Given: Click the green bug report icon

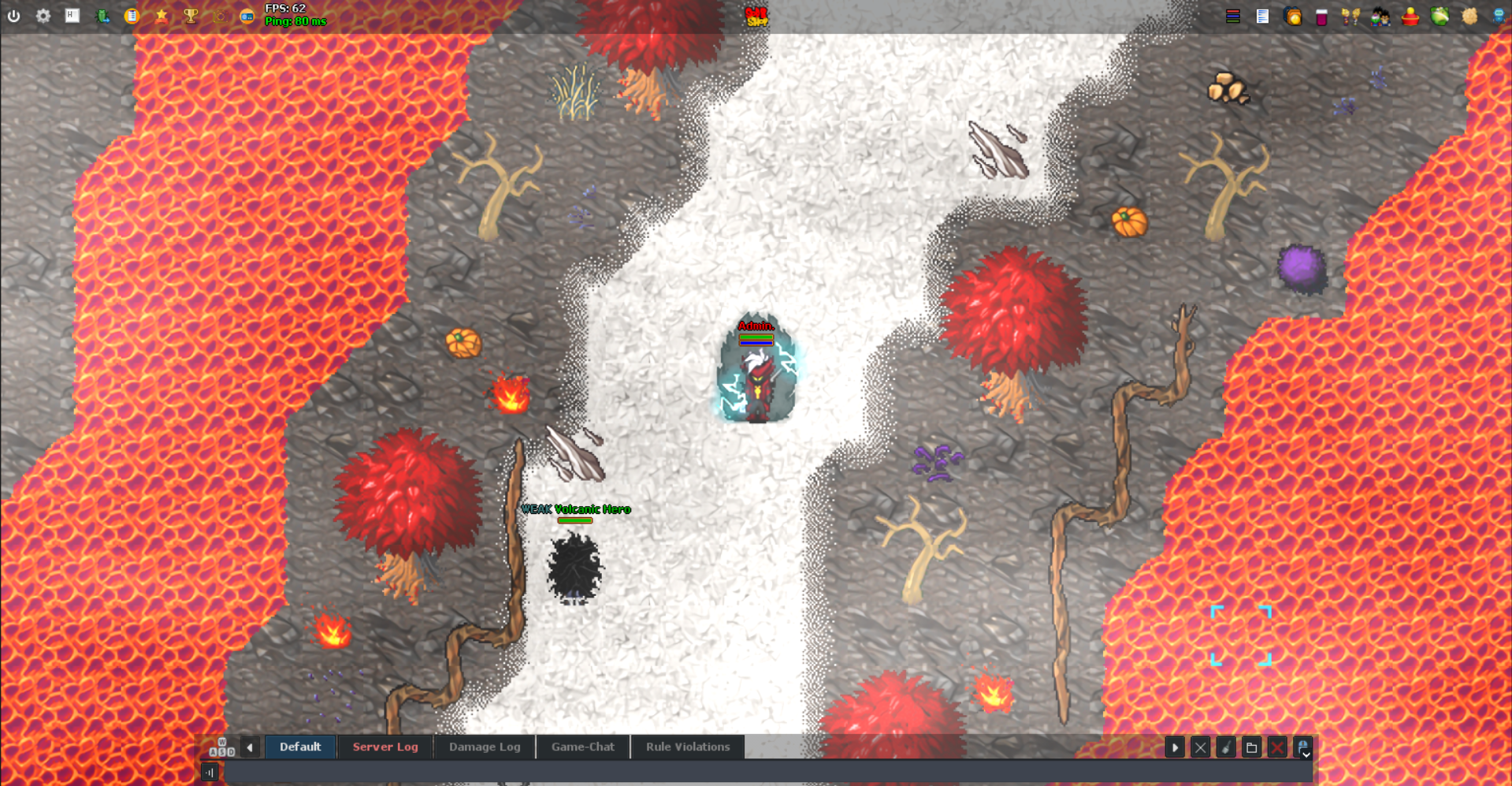Looking at the screenshot, I should pyautogui.click(x=102, y=16).
